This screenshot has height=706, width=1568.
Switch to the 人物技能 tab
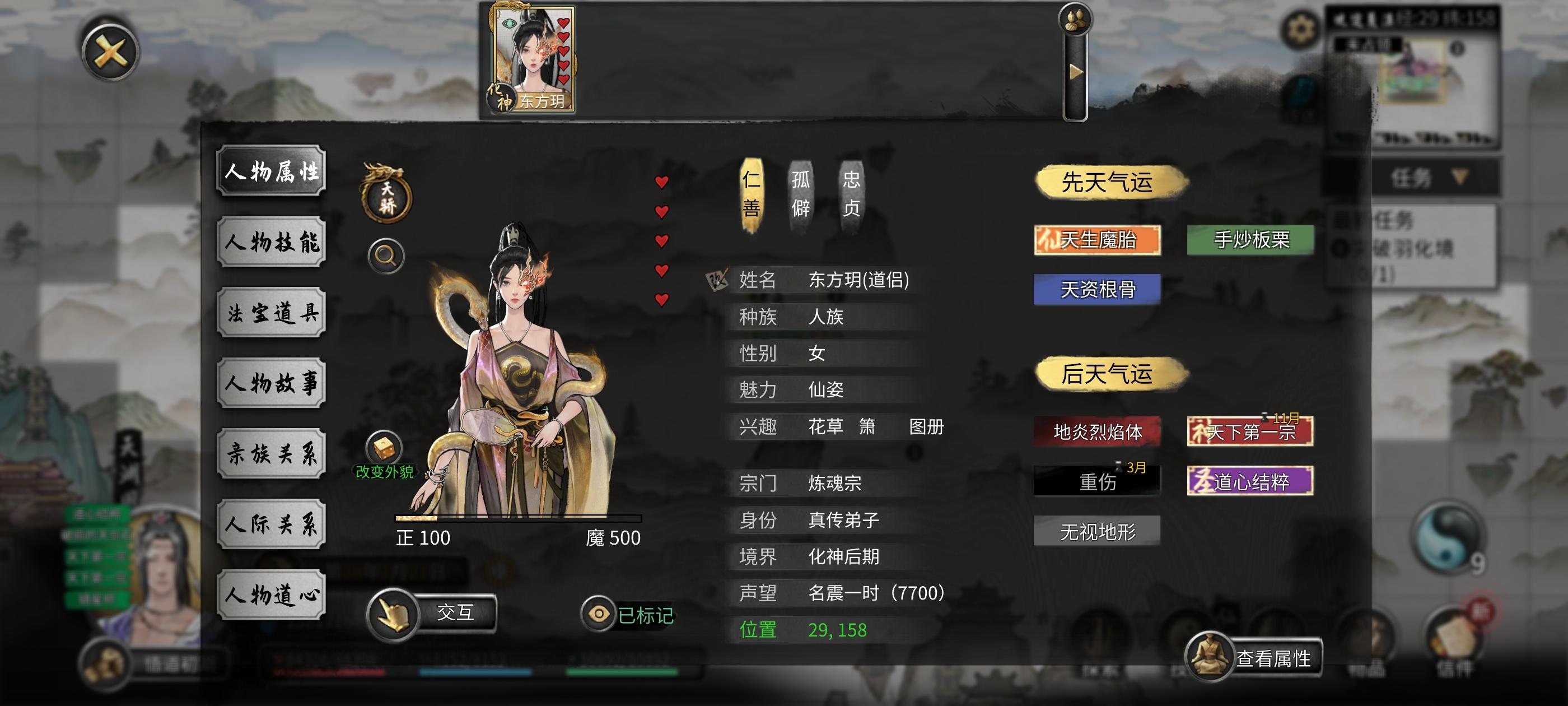click(270, 242)
